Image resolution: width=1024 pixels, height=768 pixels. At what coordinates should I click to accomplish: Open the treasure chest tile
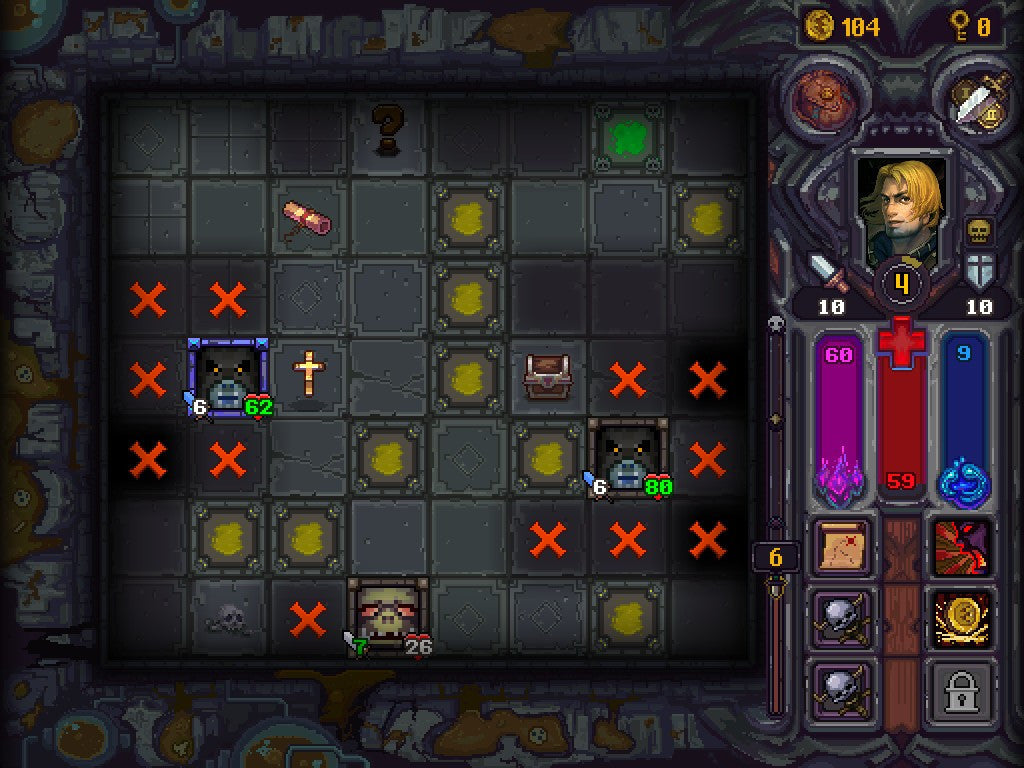(547, 376)
